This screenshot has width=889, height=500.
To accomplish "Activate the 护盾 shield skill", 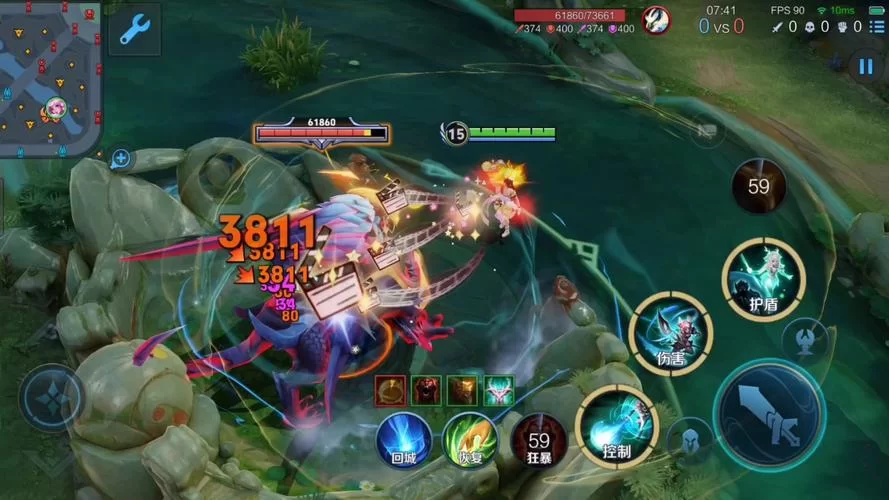I will pos(764,279).
